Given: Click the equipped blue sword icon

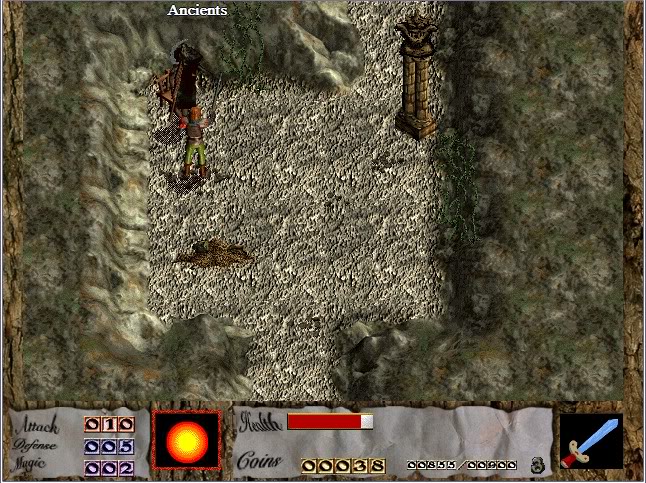Looking at the screenshot, I should coord(591,441).
